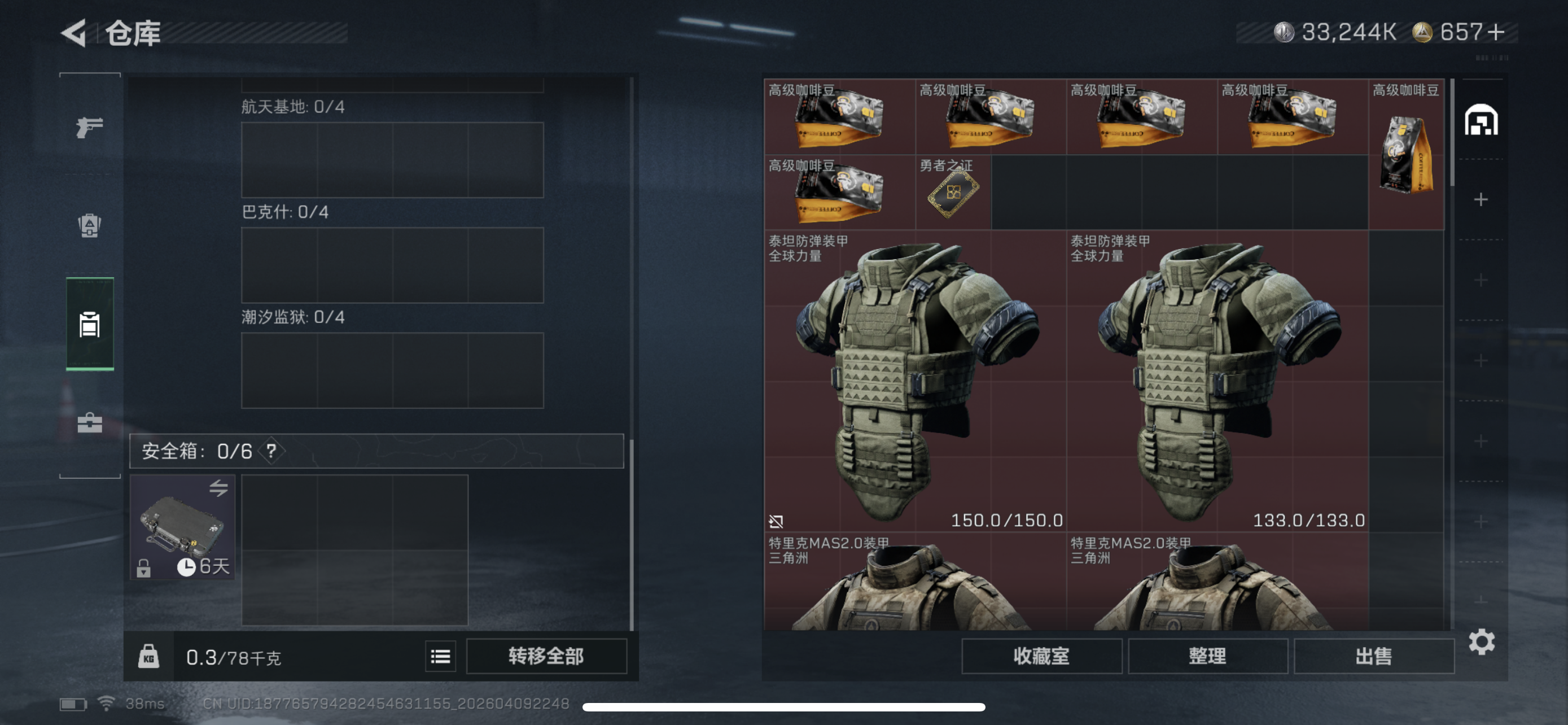
Task: Click the 整理 sort button
Action: (1208, 656)
